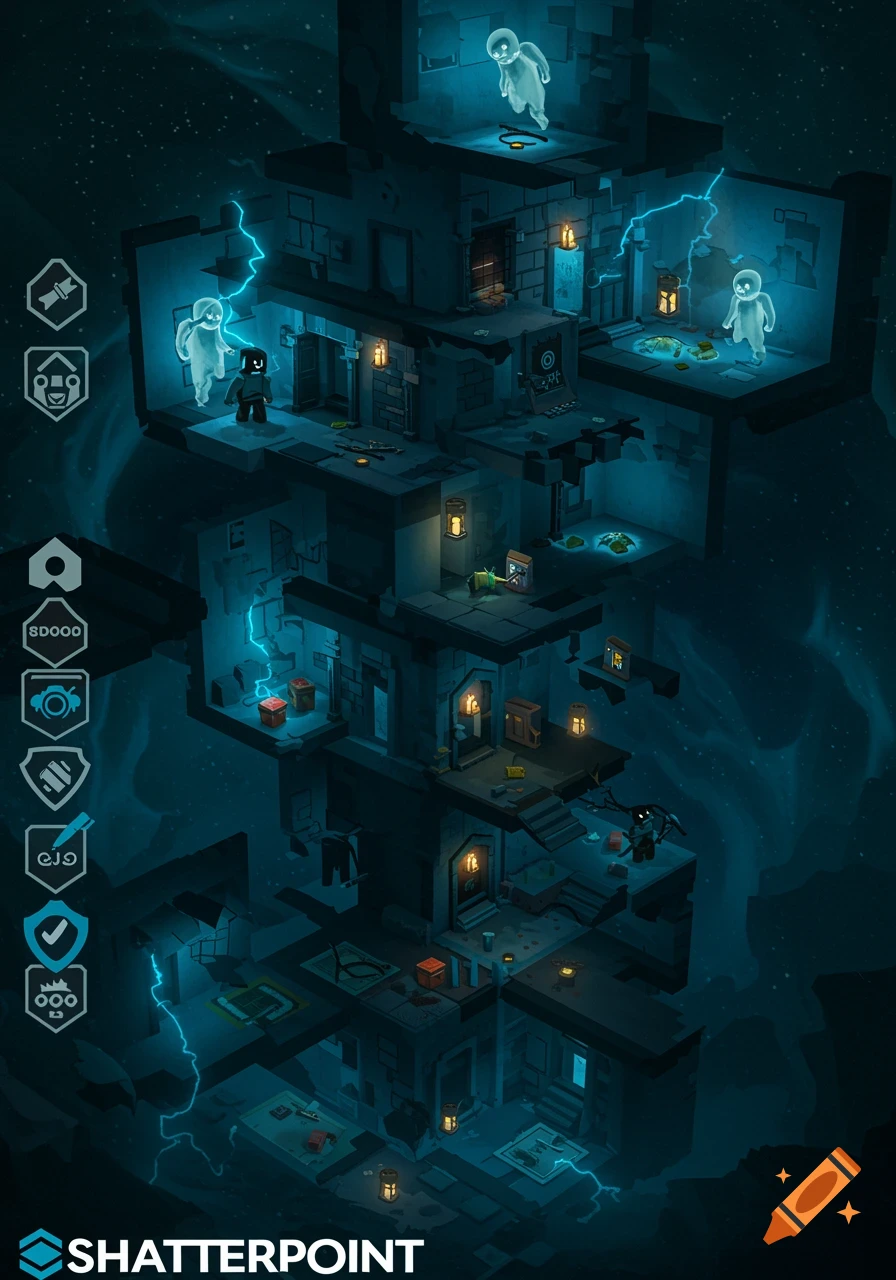Open the robot face badge icon
Viewport: 896px width, 1280px height.
[x=56, y=382]
